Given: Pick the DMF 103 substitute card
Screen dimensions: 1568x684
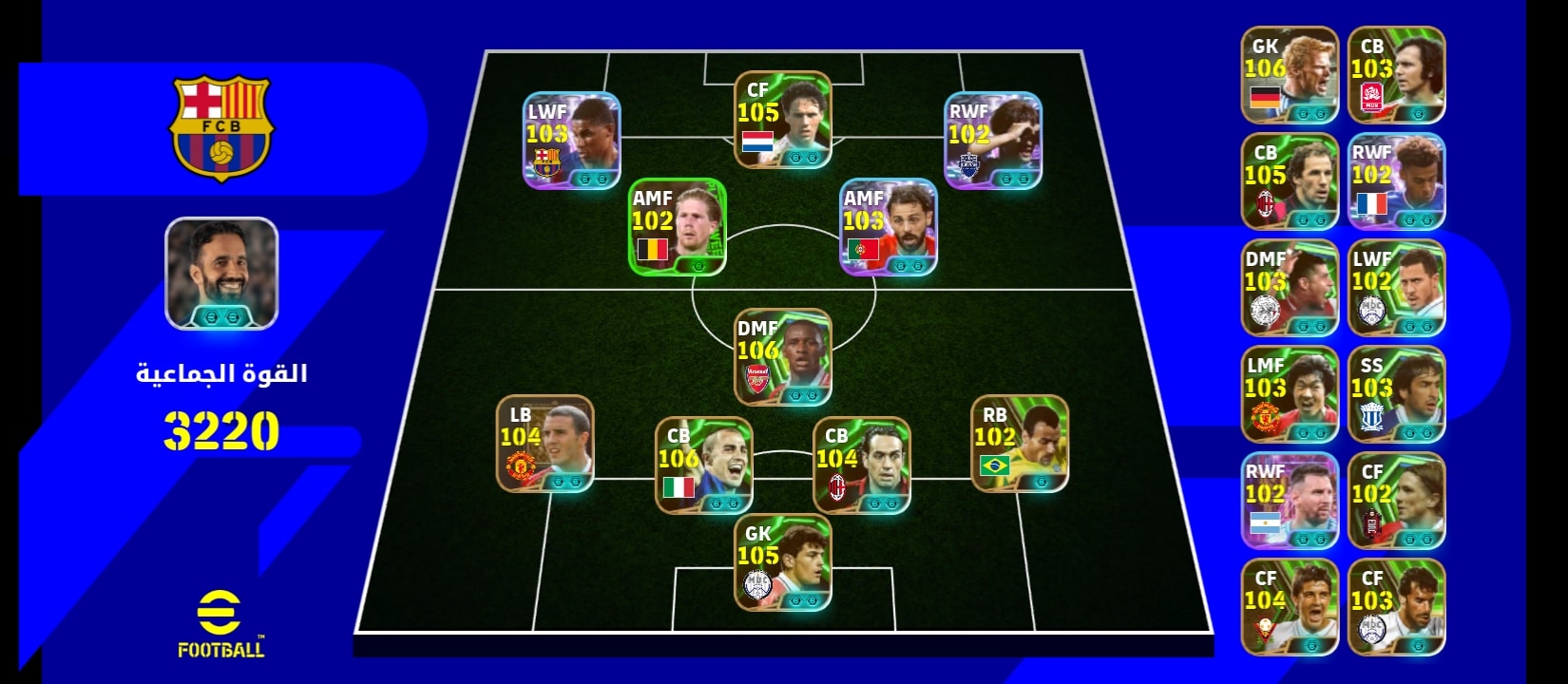Looking at the screenshot, I should [1290, 288].
